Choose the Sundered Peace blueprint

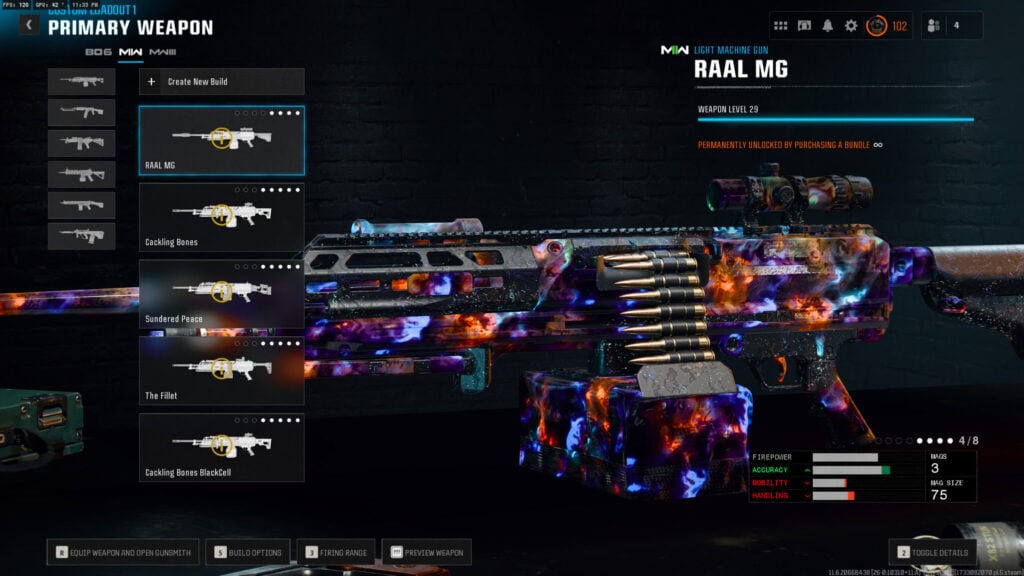coord(221,294)
